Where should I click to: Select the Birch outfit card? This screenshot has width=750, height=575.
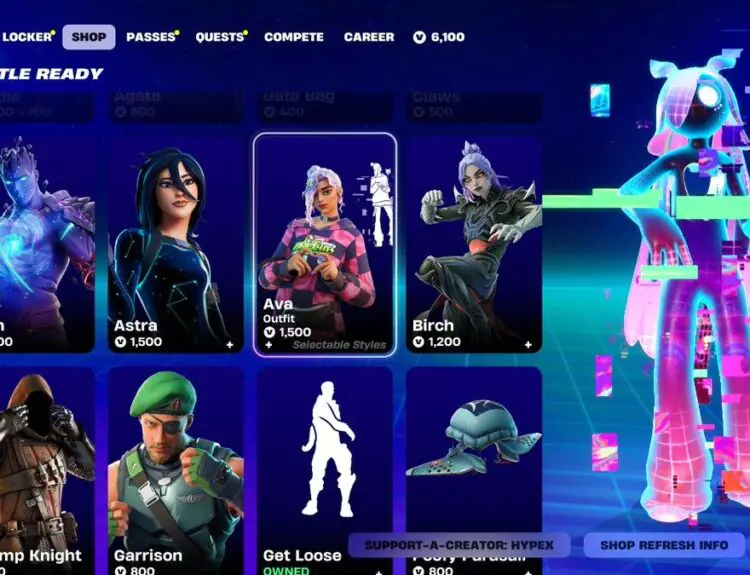pos(474,245)
